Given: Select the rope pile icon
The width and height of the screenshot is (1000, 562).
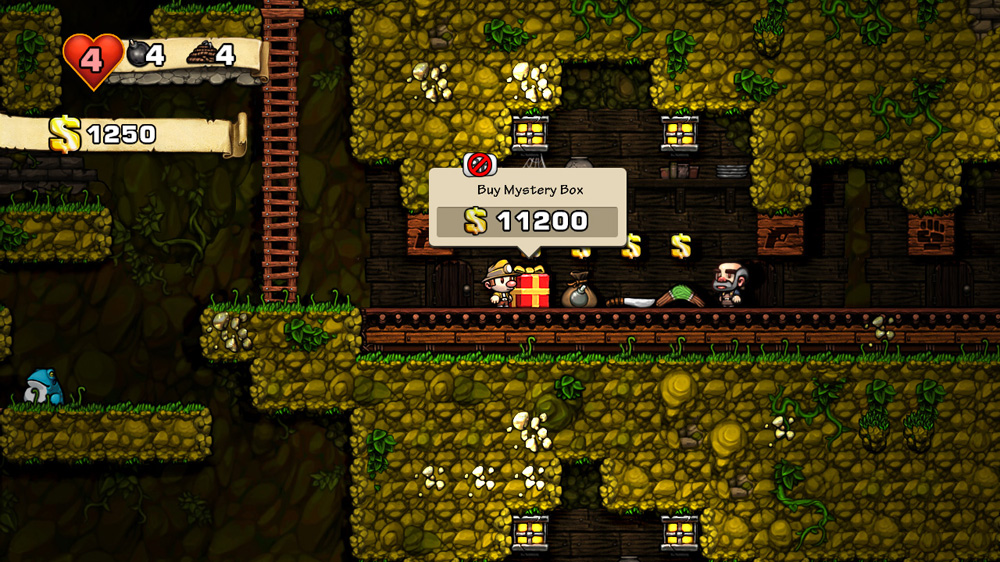Looking at the screenshot, I should pos(201,53).
